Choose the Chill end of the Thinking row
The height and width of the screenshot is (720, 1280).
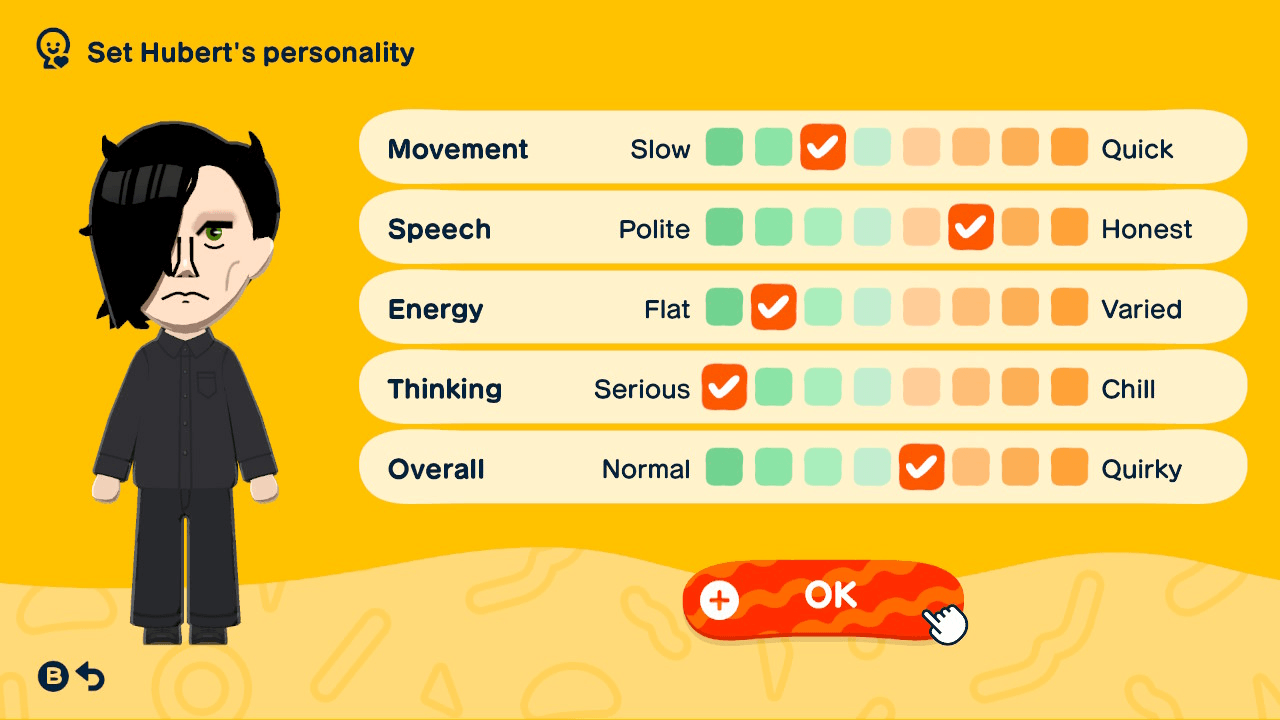(1069, 387)
